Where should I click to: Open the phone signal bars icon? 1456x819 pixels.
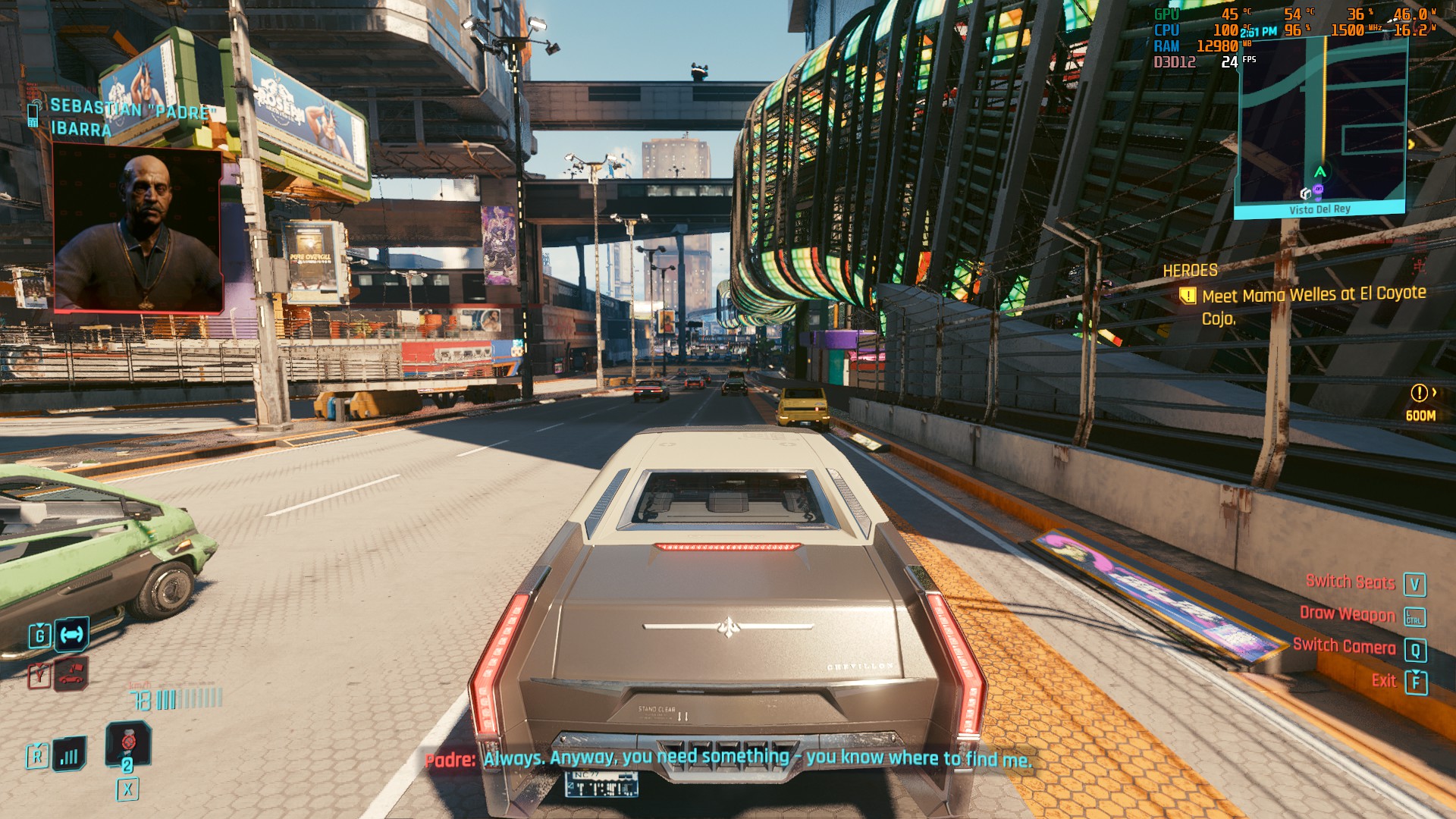[69, 755]
